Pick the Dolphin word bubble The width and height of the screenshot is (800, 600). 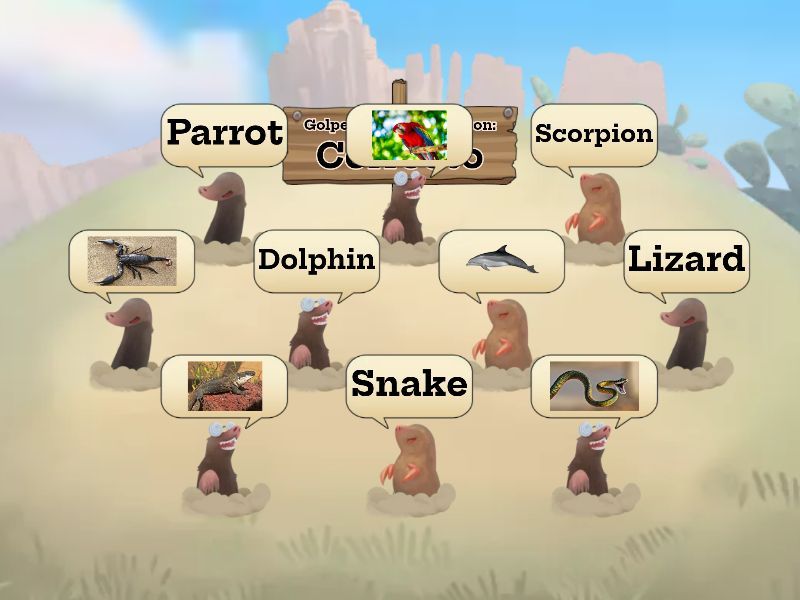(x=316, y=260)
